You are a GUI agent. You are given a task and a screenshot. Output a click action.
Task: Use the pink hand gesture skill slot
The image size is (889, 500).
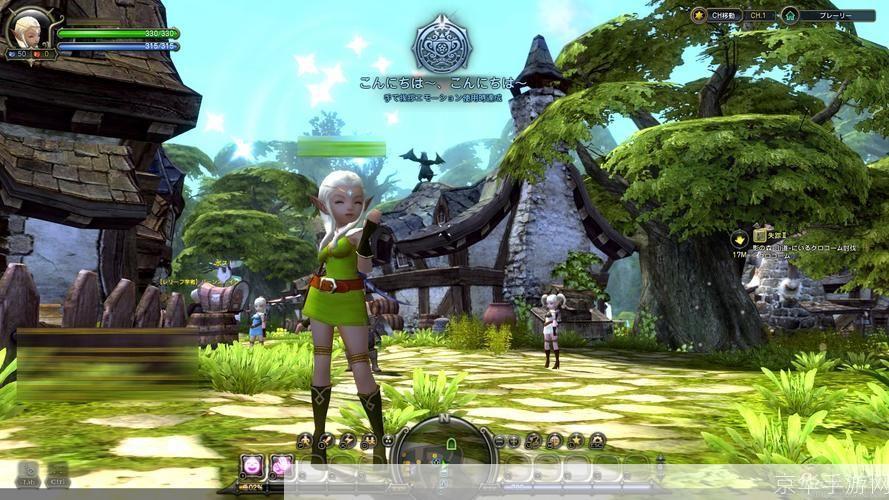[283, 465]
